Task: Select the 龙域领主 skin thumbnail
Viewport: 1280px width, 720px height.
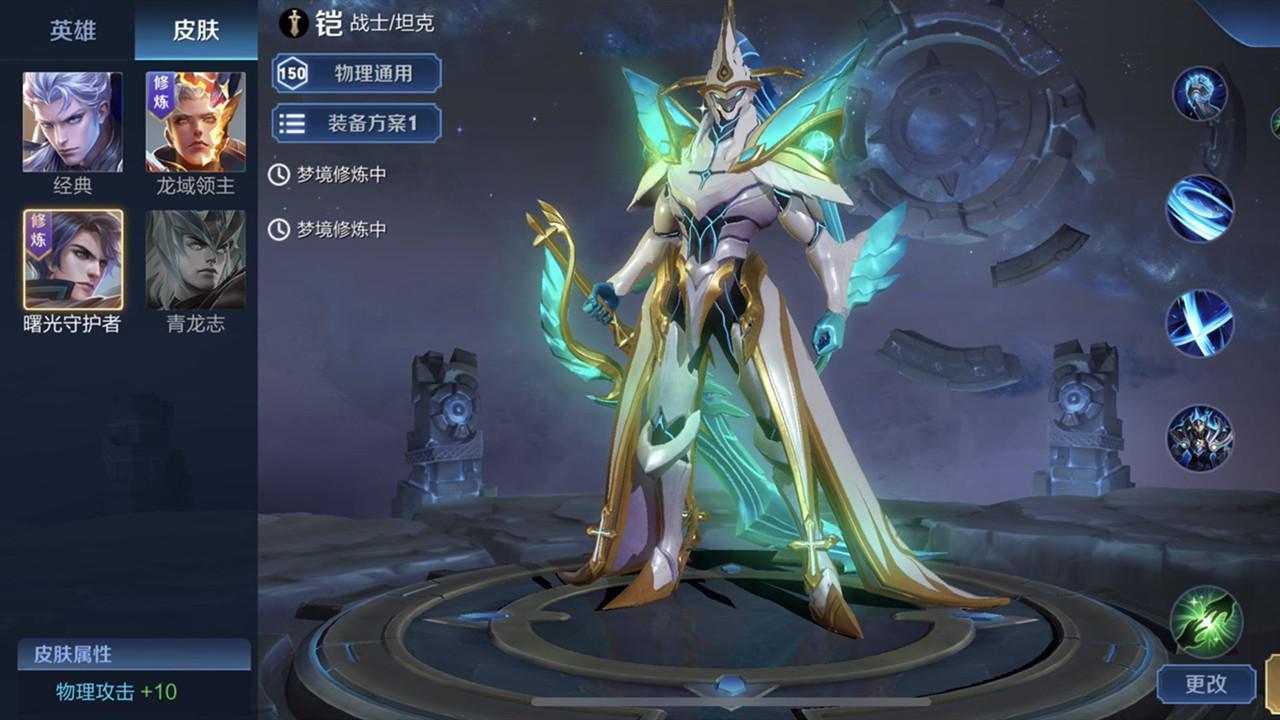Action: pyautogui.click(x=193, y=120)
